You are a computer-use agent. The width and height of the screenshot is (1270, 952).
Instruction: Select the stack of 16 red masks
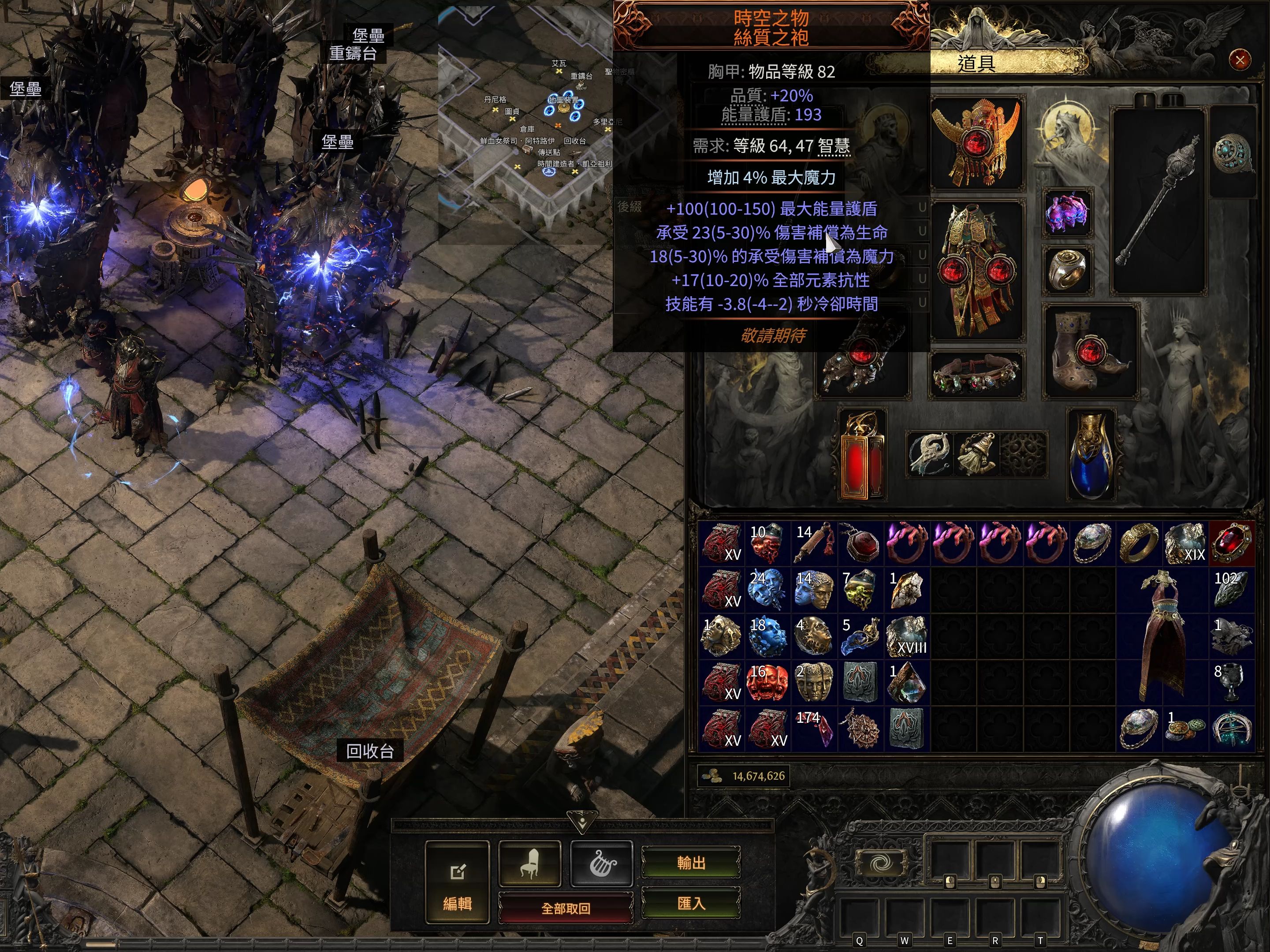pos(767,683)
